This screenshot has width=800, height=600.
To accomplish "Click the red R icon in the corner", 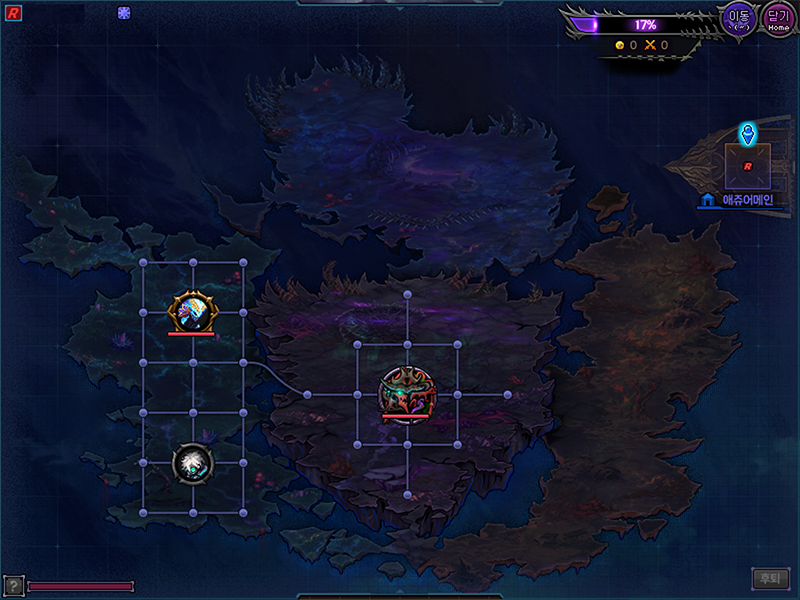I will pyautogui.click(x=14, y=13).
